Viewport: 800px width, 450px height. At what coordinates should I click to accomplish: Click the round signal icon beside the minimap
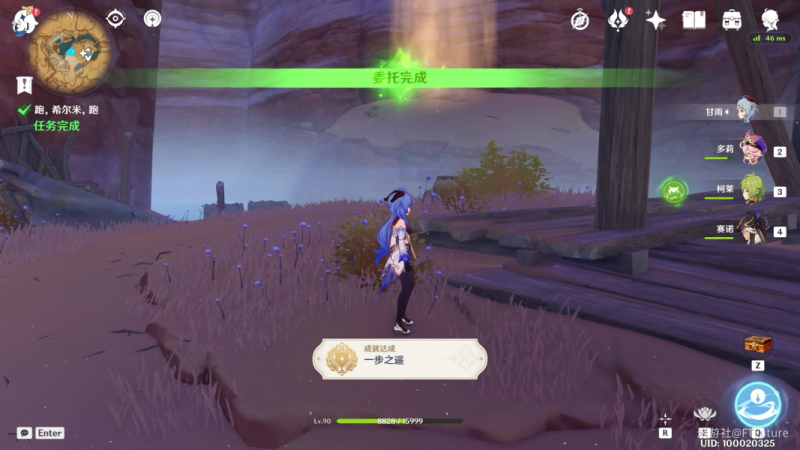(x=152, y=18)
